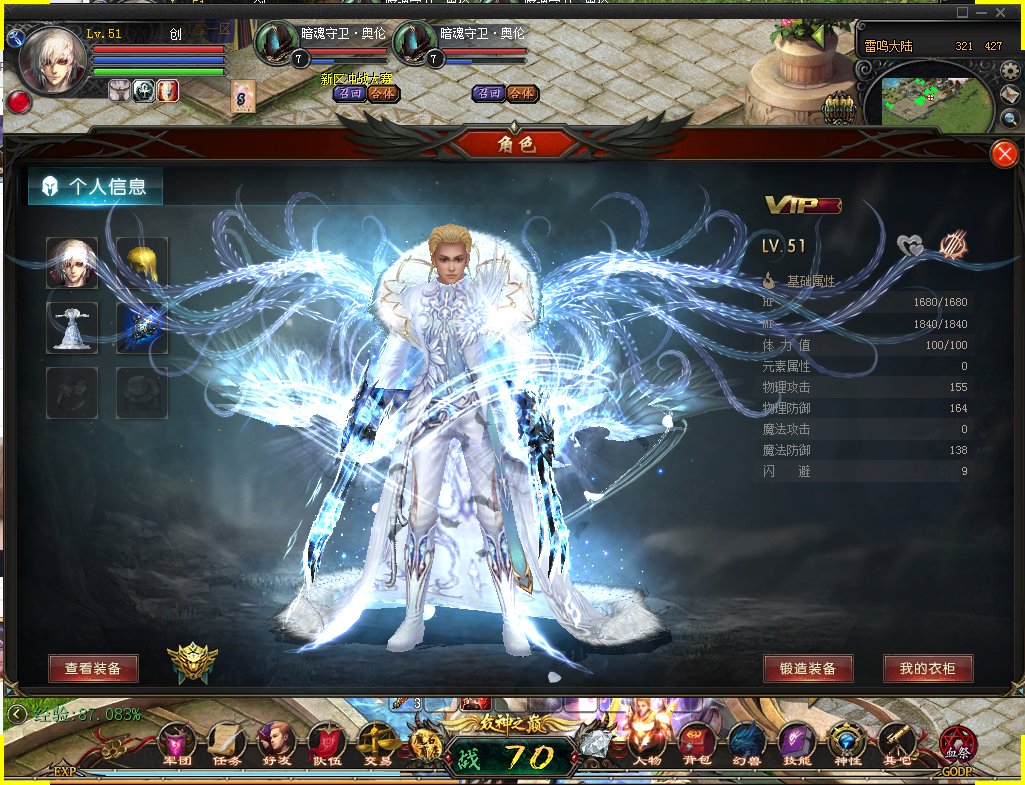1025x785 pixels.
Task: Choose the white robe outfit slot
Action: pyautogui.click(x=72, y=328)
